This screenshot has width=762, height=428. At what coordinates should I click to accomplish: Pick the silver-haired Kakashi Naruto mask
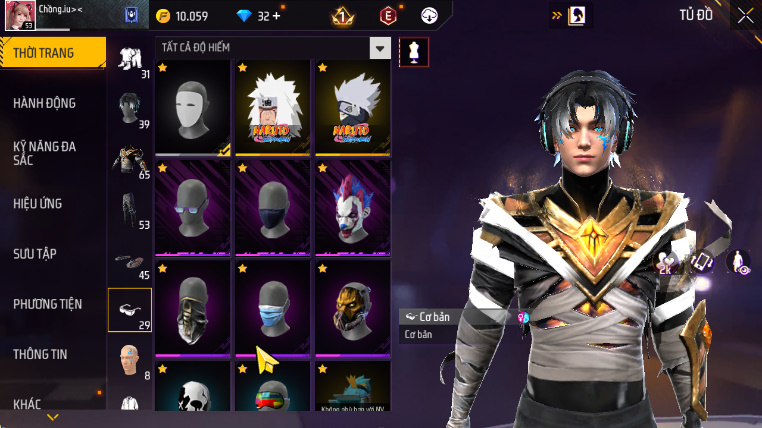click(x=352, y=108)
